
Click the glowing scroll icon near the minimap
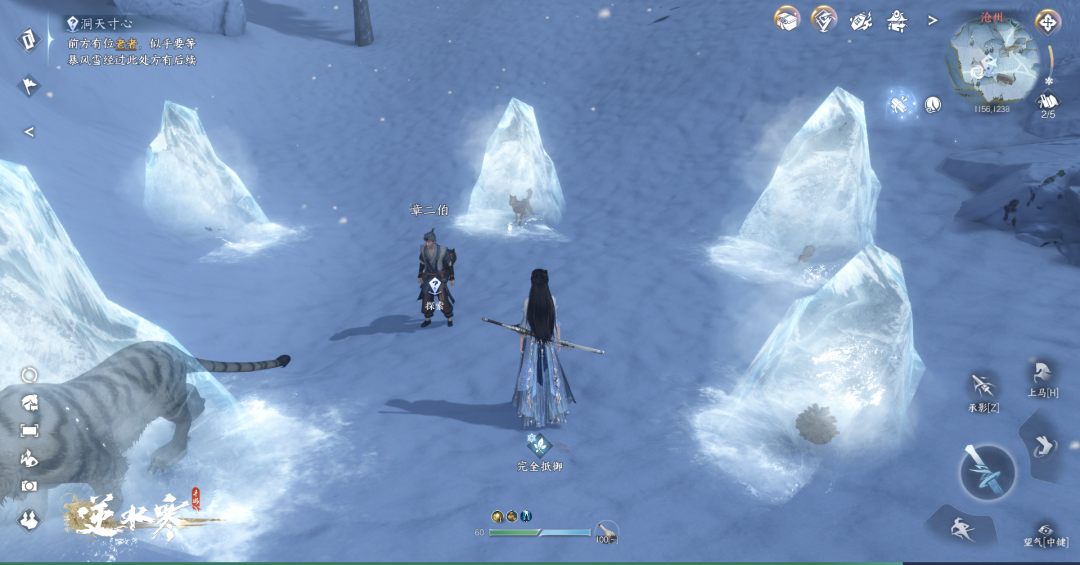click(x=900, y=103)
